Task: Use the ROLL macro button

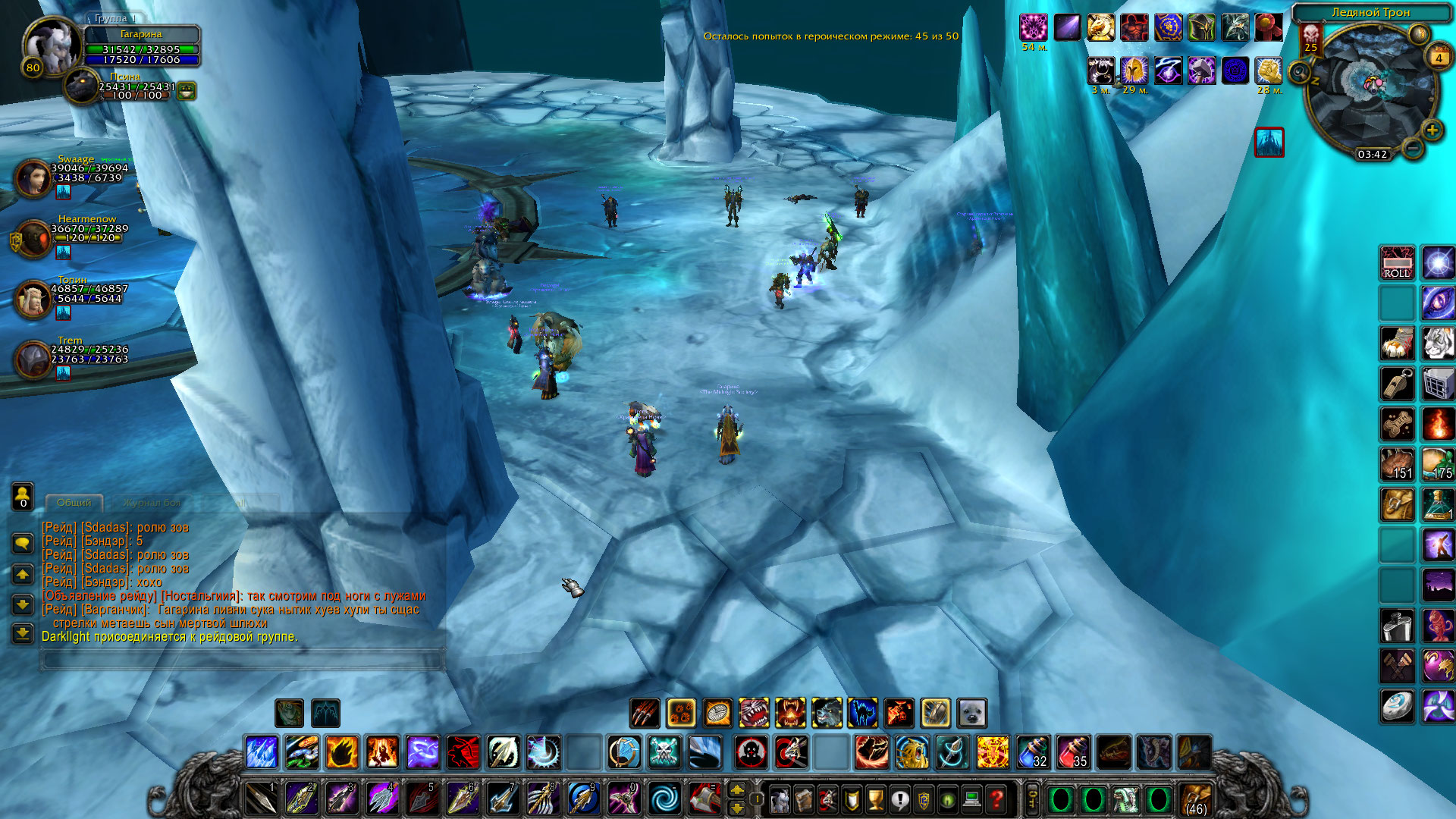Action: pos(1397,262)
